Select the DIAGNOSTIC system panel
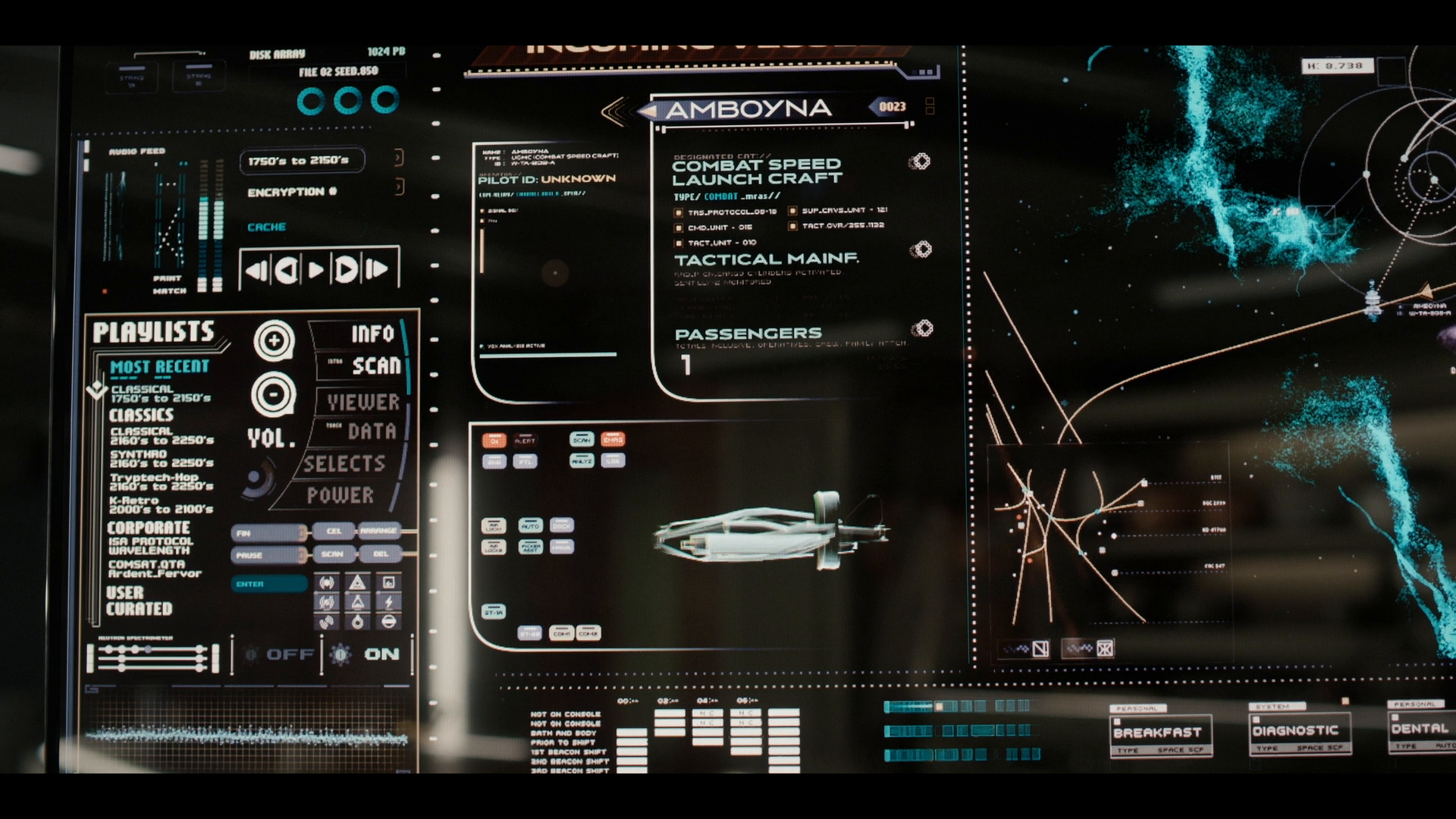This screenshot has height=819, width=1456. point(1296,731)
